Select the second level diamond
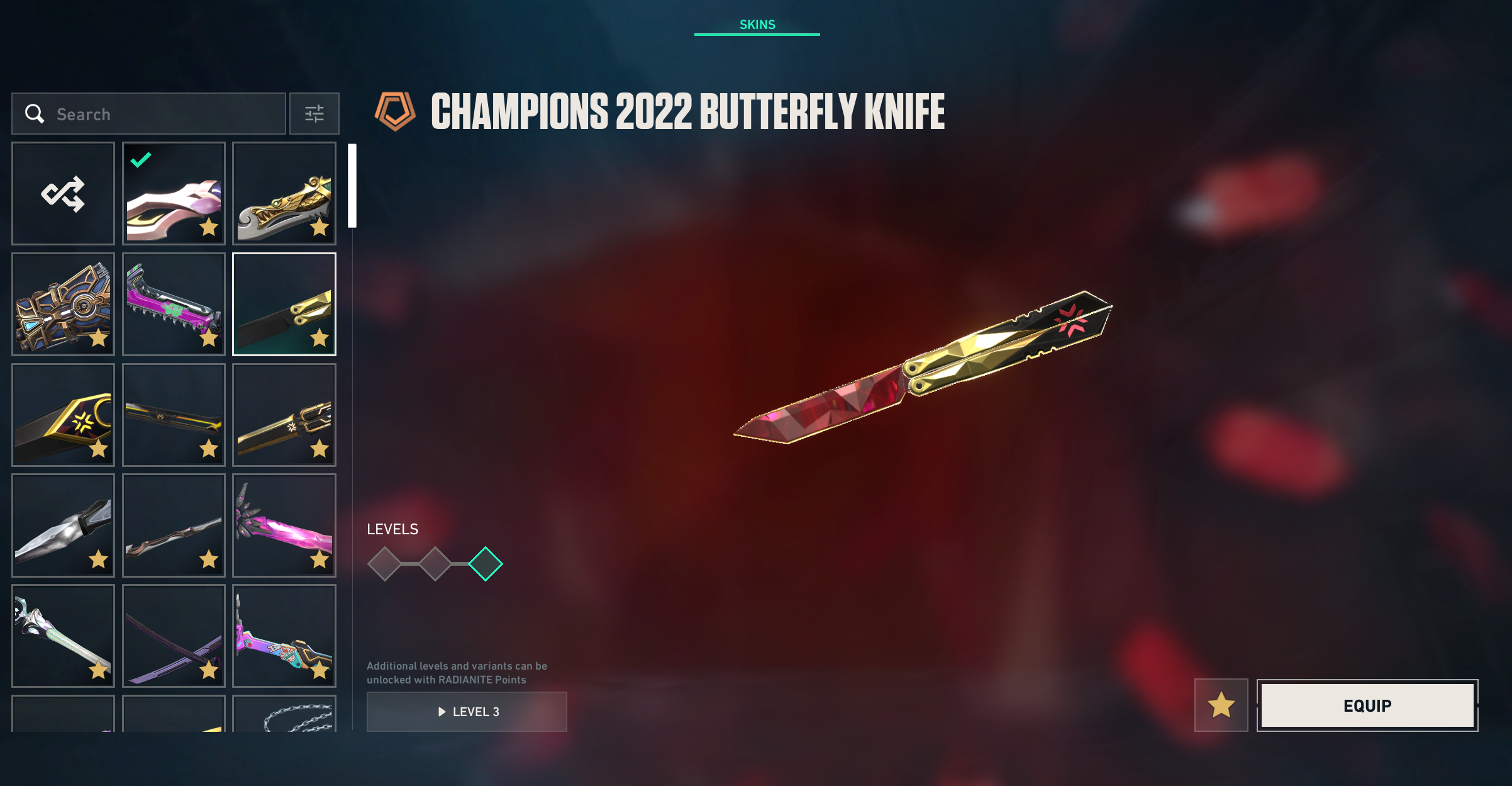 tap(435, 564)
